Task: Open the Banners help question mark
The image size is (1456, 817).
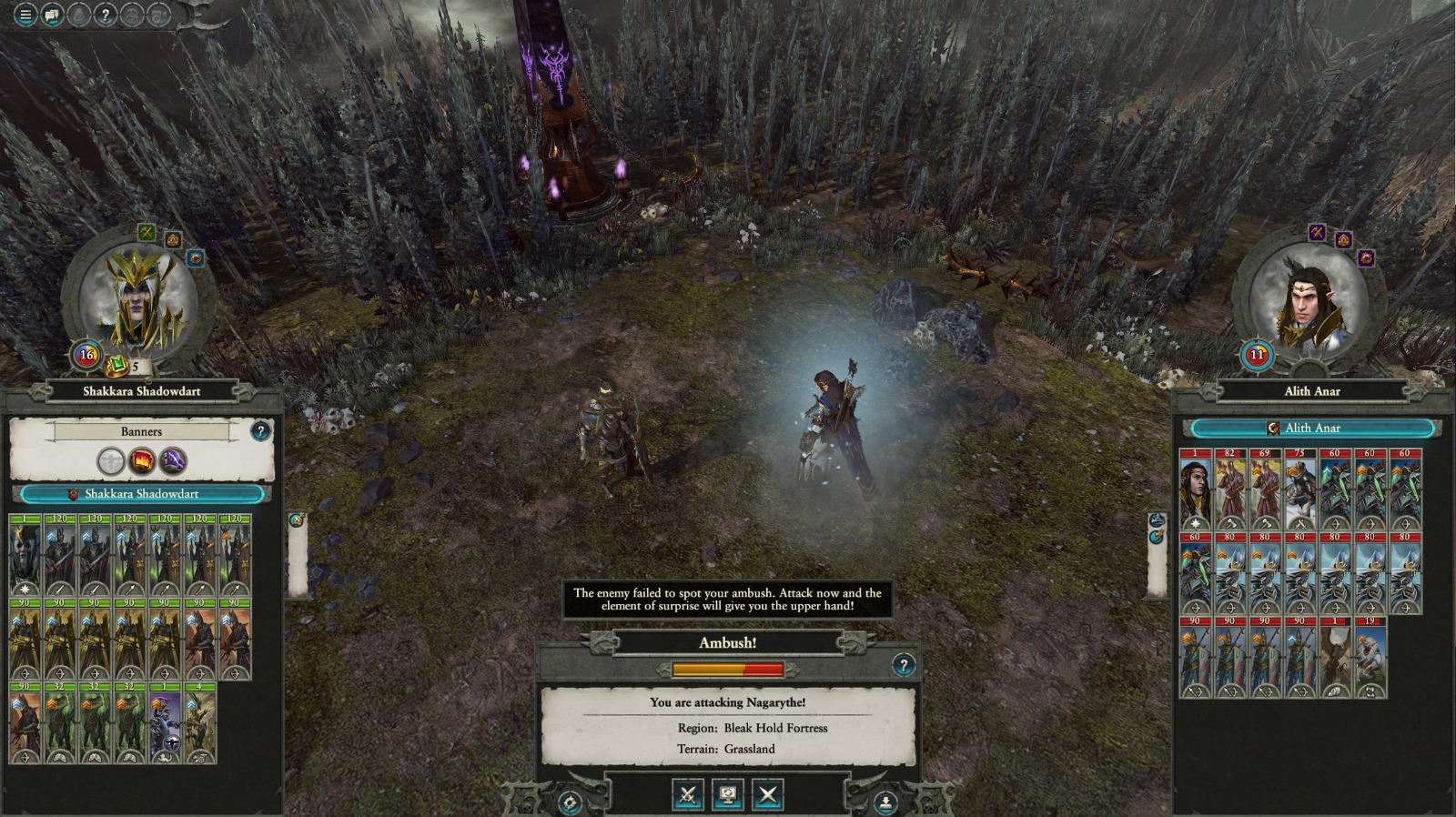Action: tap(260, 430)
